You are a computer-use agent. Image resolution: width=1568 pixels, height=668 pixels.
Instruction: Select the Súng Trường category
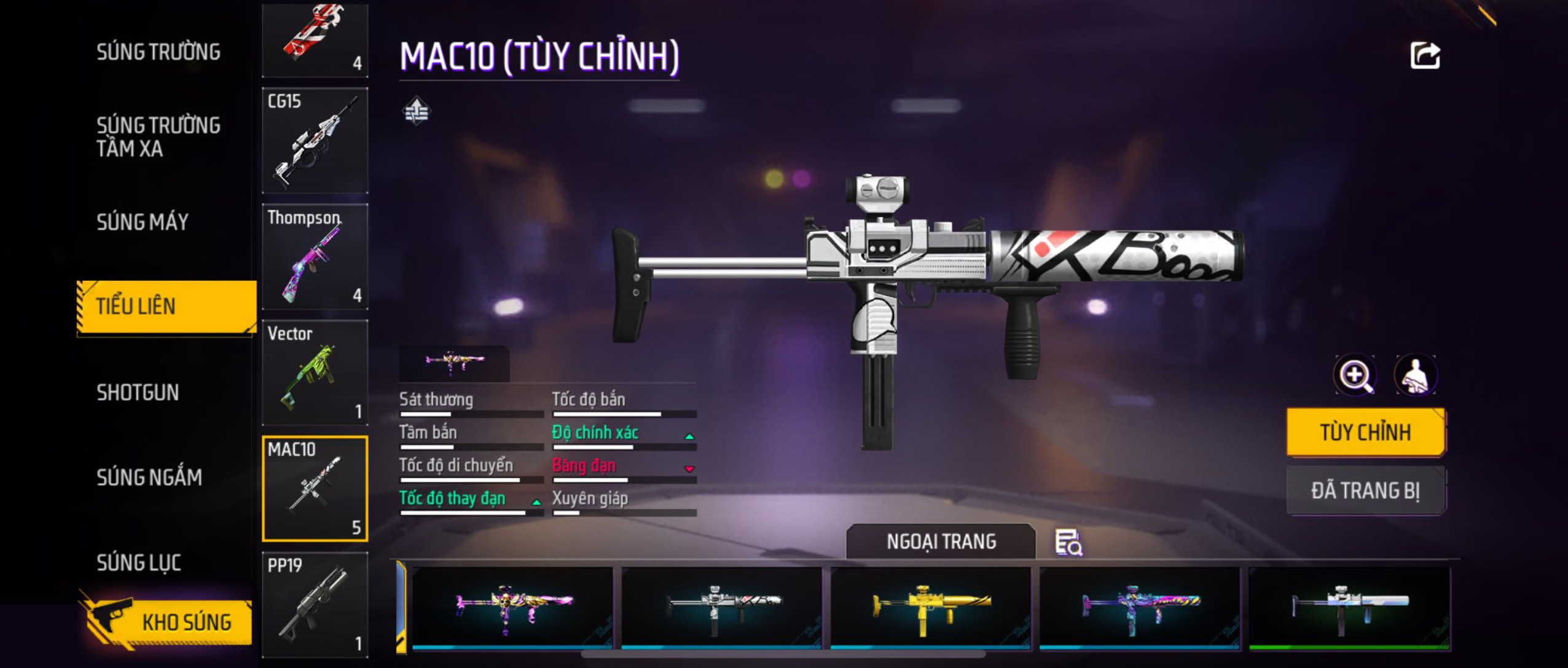(x=158, y=52)
